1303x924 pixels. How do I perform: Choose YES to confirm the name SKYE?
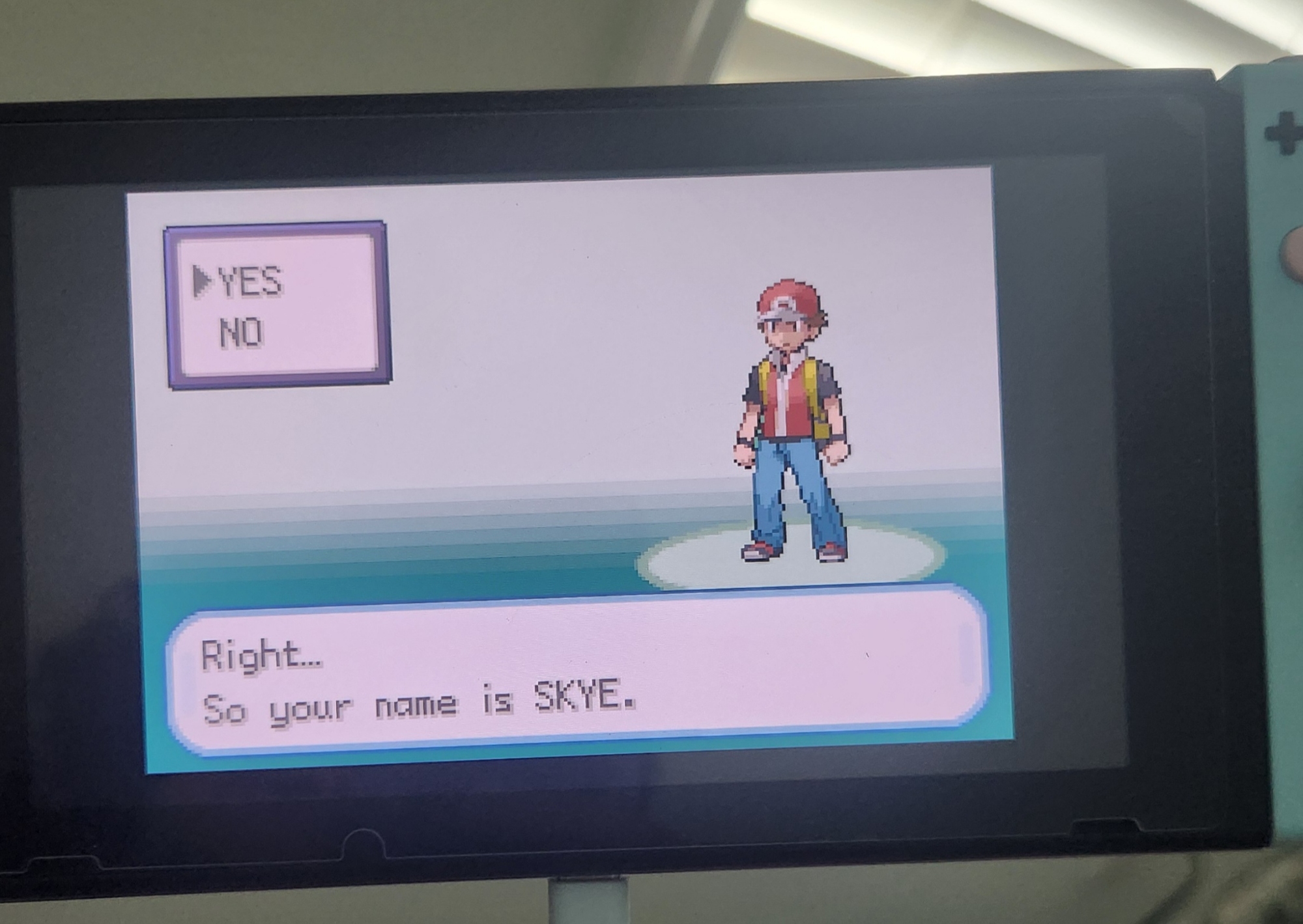250,282
